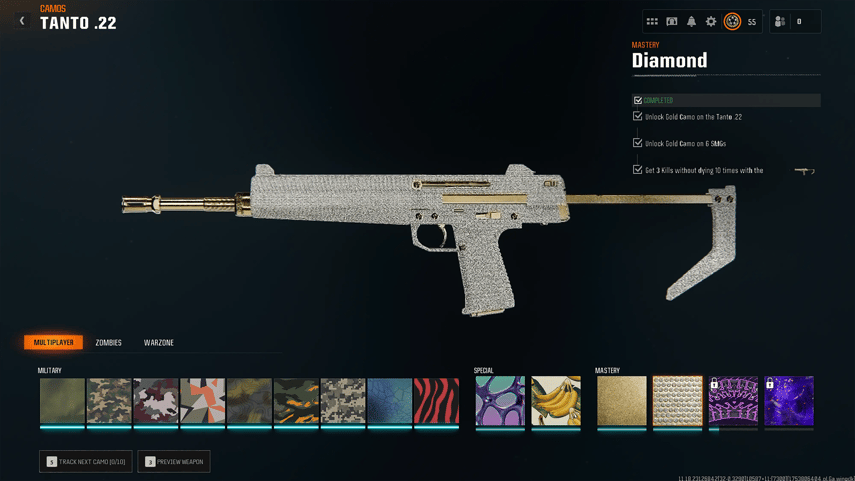Screen dimensions: 855x481
Task: Open notifications with the bell icon
Action: point(691,22)
